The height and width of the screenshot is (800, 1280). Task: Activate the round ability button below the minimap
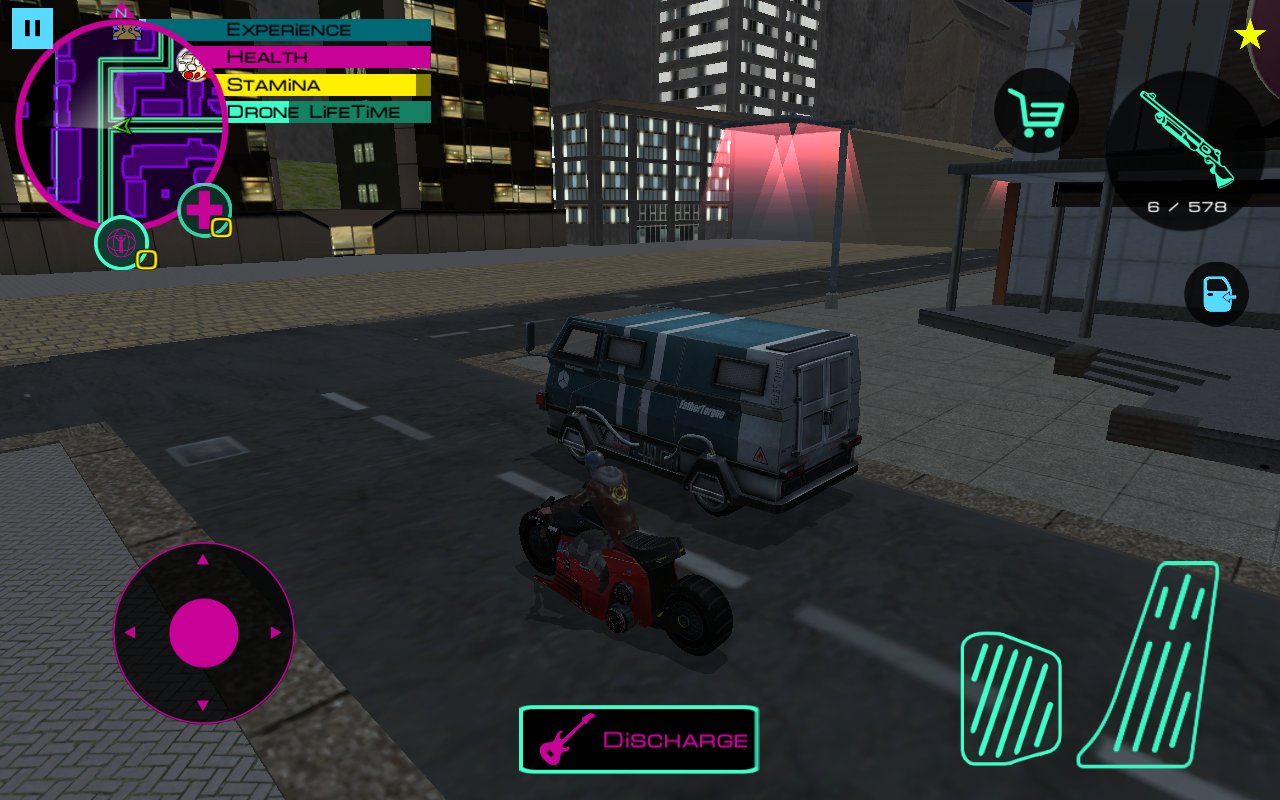pos(122,243)
